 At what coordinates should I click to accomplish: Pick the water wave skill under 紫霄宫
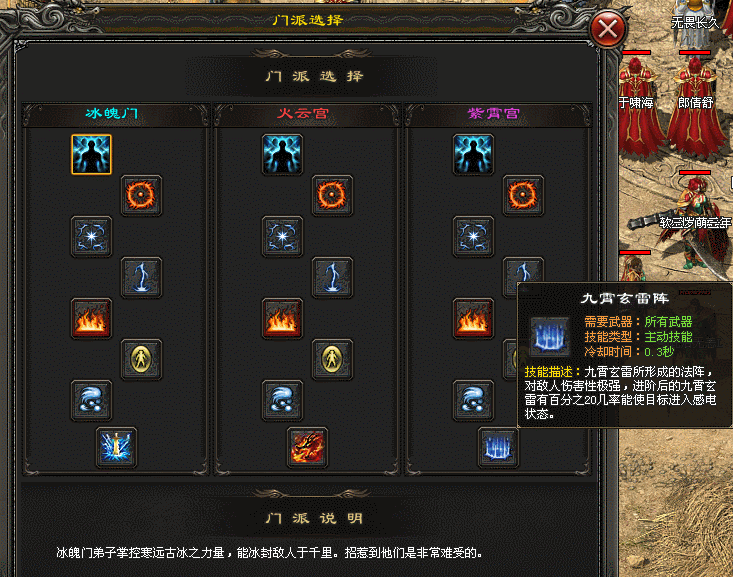pyautogui.click(x=473, y=401)
